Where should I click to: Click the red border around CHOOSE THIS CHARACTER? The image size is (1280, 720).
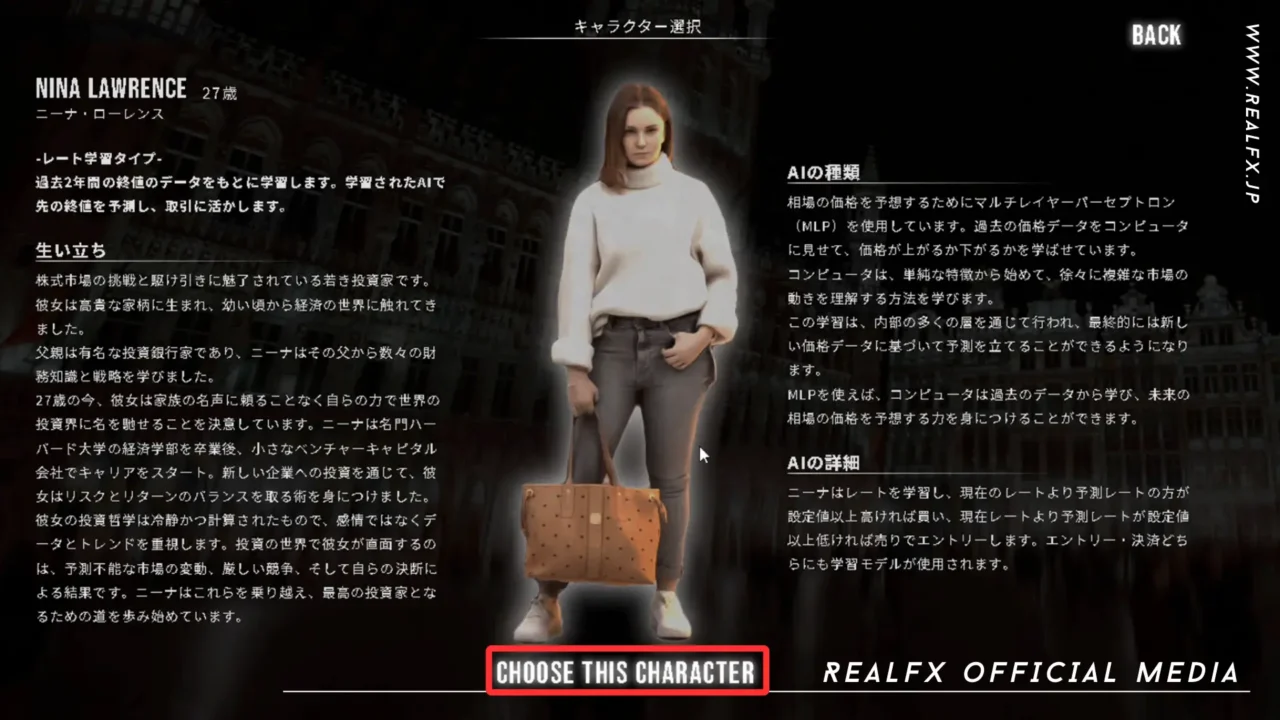[x=627, y=649]
